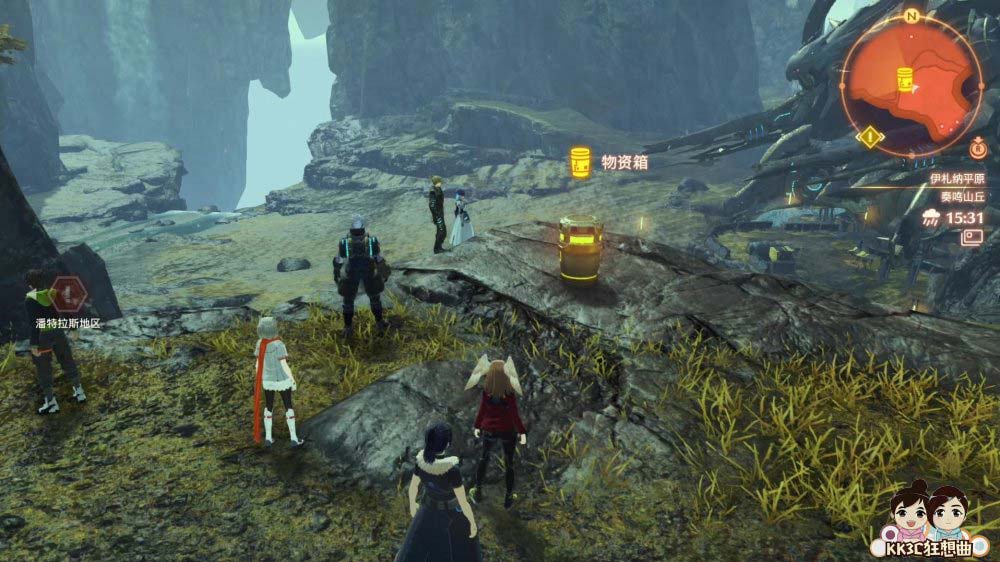Select the yellow container marker on the minimap
The image size is (1000, 562).
coord(904,78)
